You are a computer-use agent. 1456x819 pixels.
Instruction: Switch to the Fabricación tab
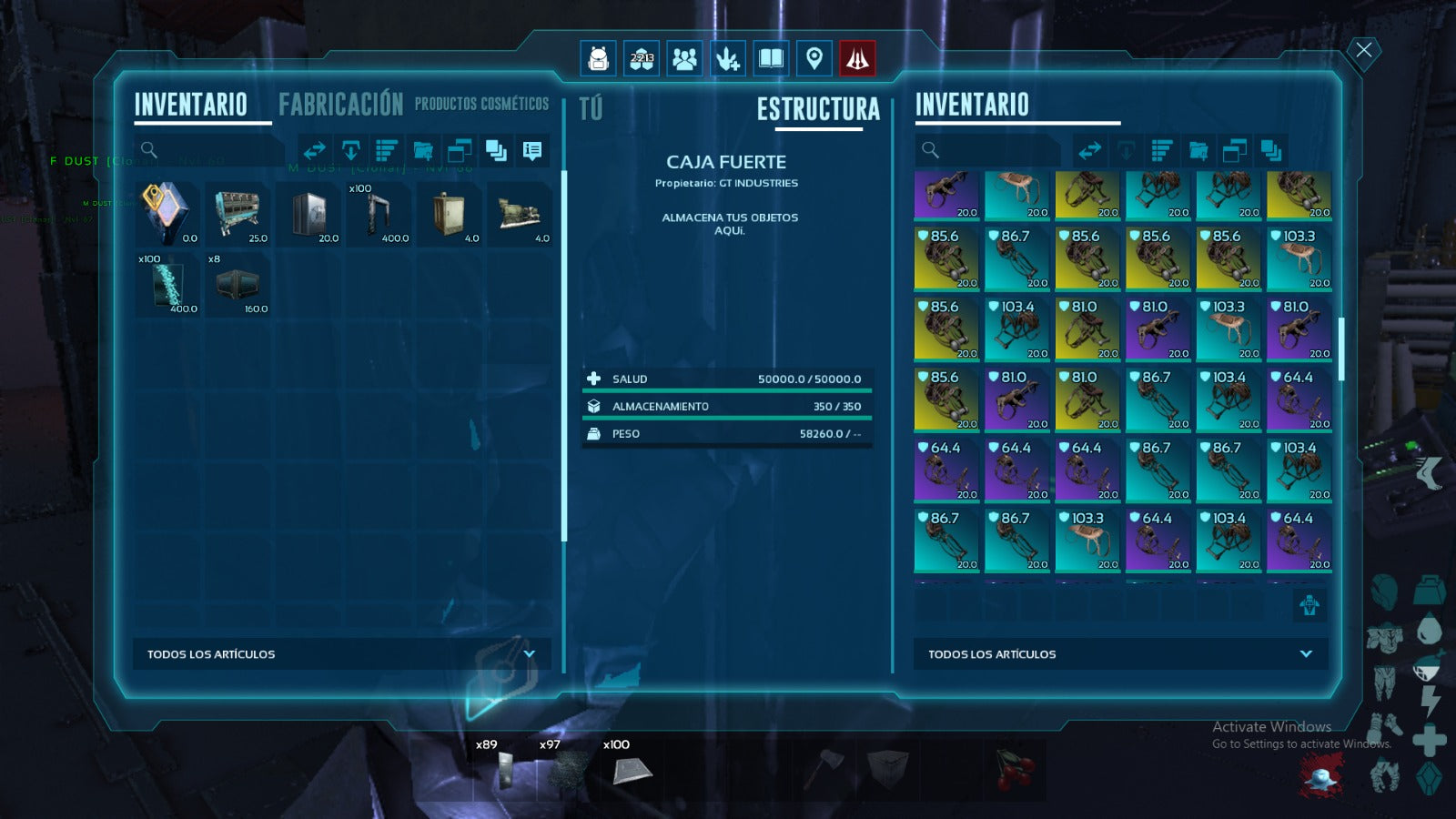pos(340,105)
